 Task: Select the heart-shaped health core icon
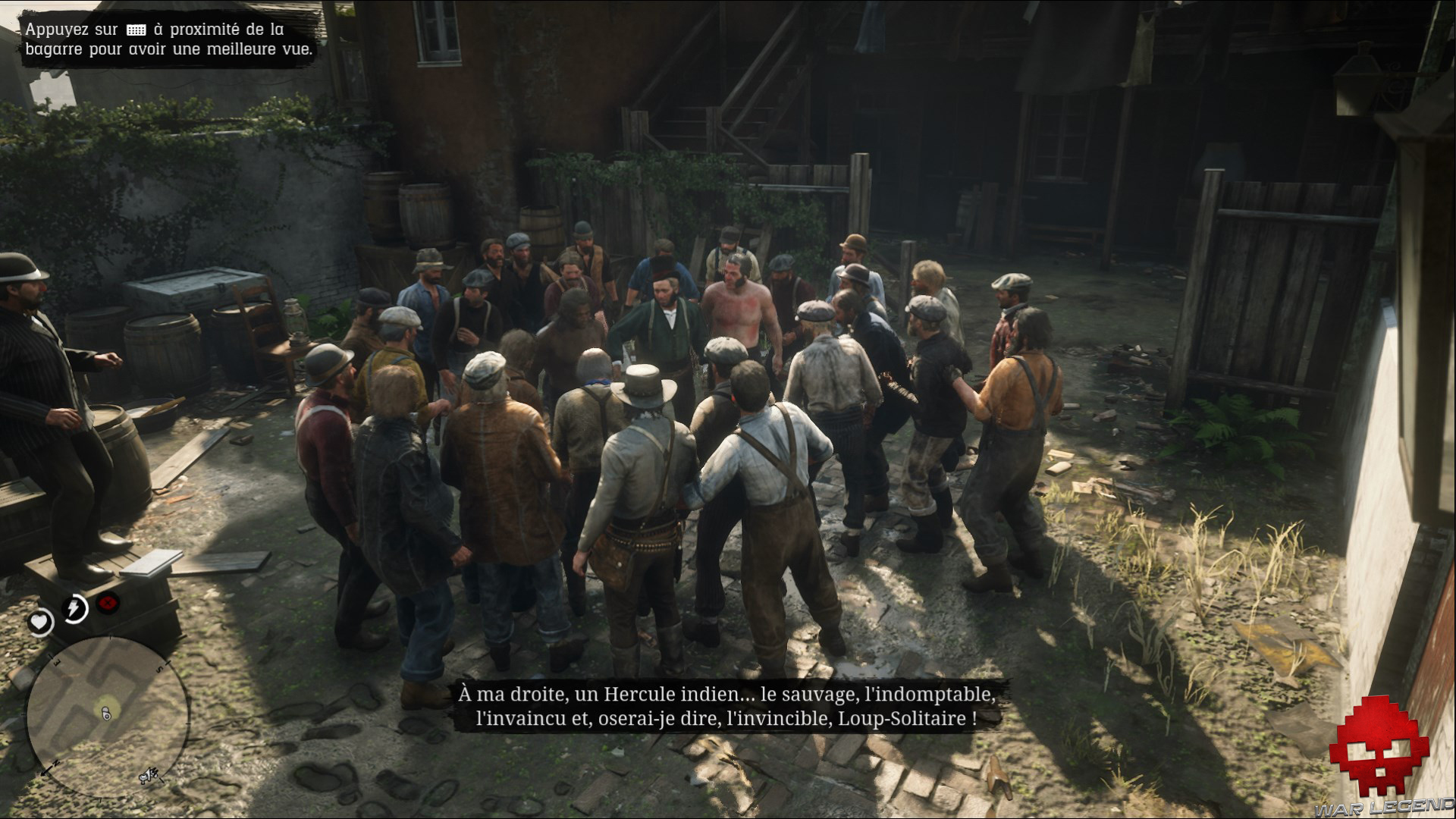(x=40, y=621)
